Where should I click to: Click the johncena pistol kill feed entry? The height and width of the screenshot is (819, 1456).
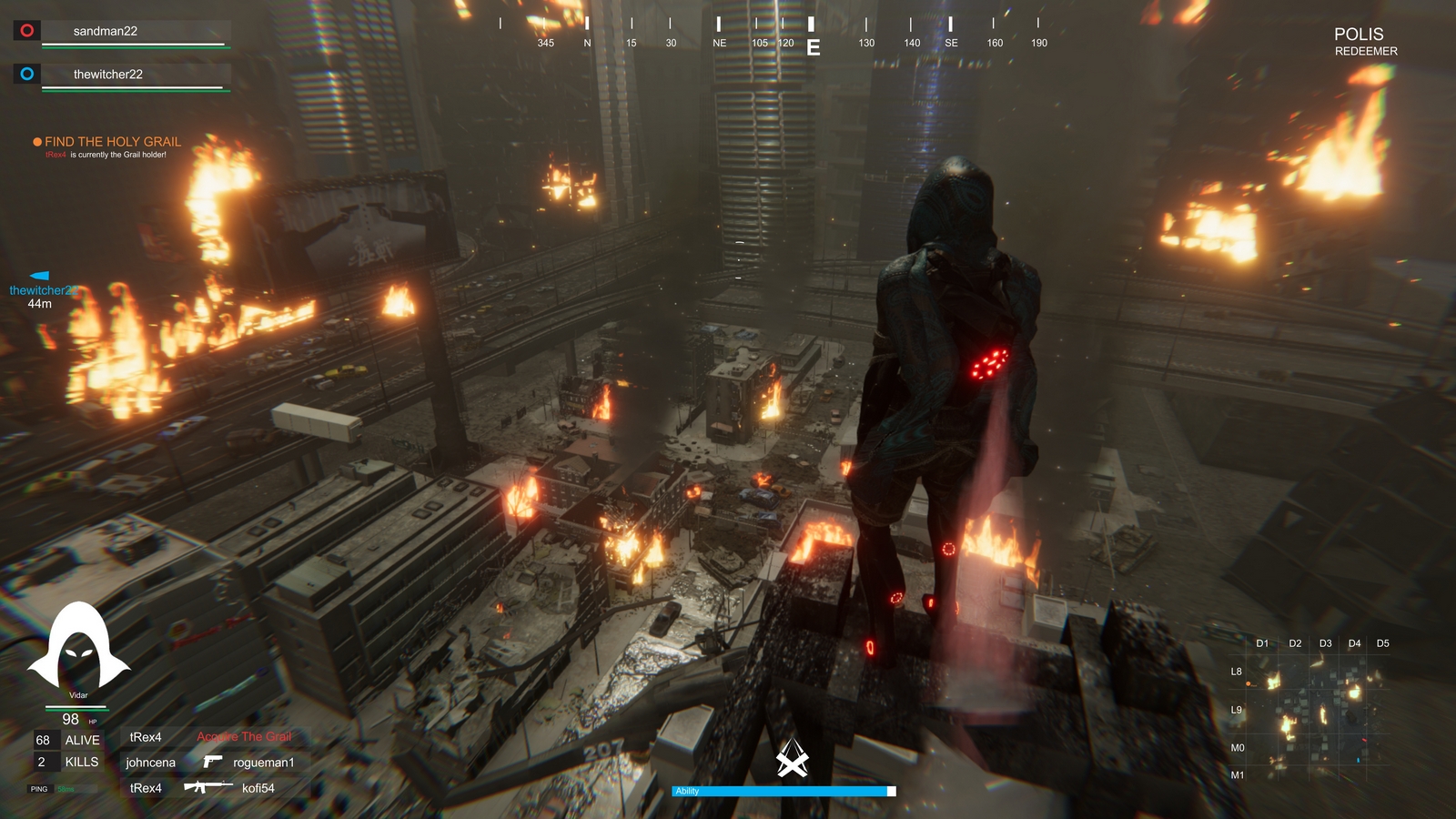210,763
